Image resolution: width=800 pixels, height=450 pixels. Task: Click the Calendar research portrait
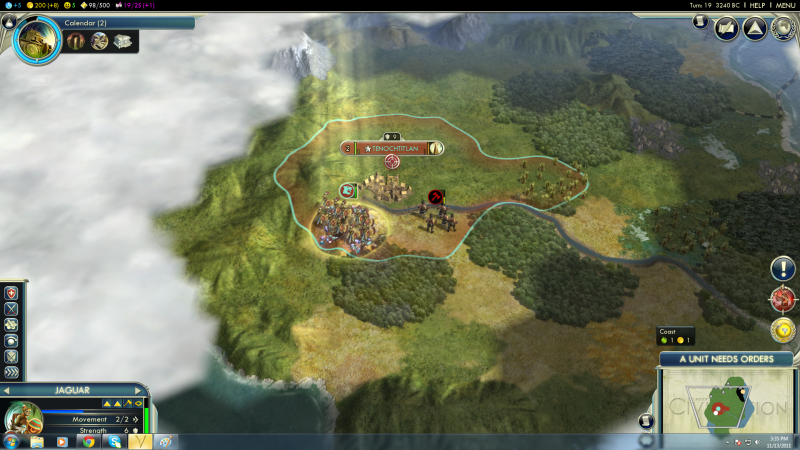pos(36,39)
